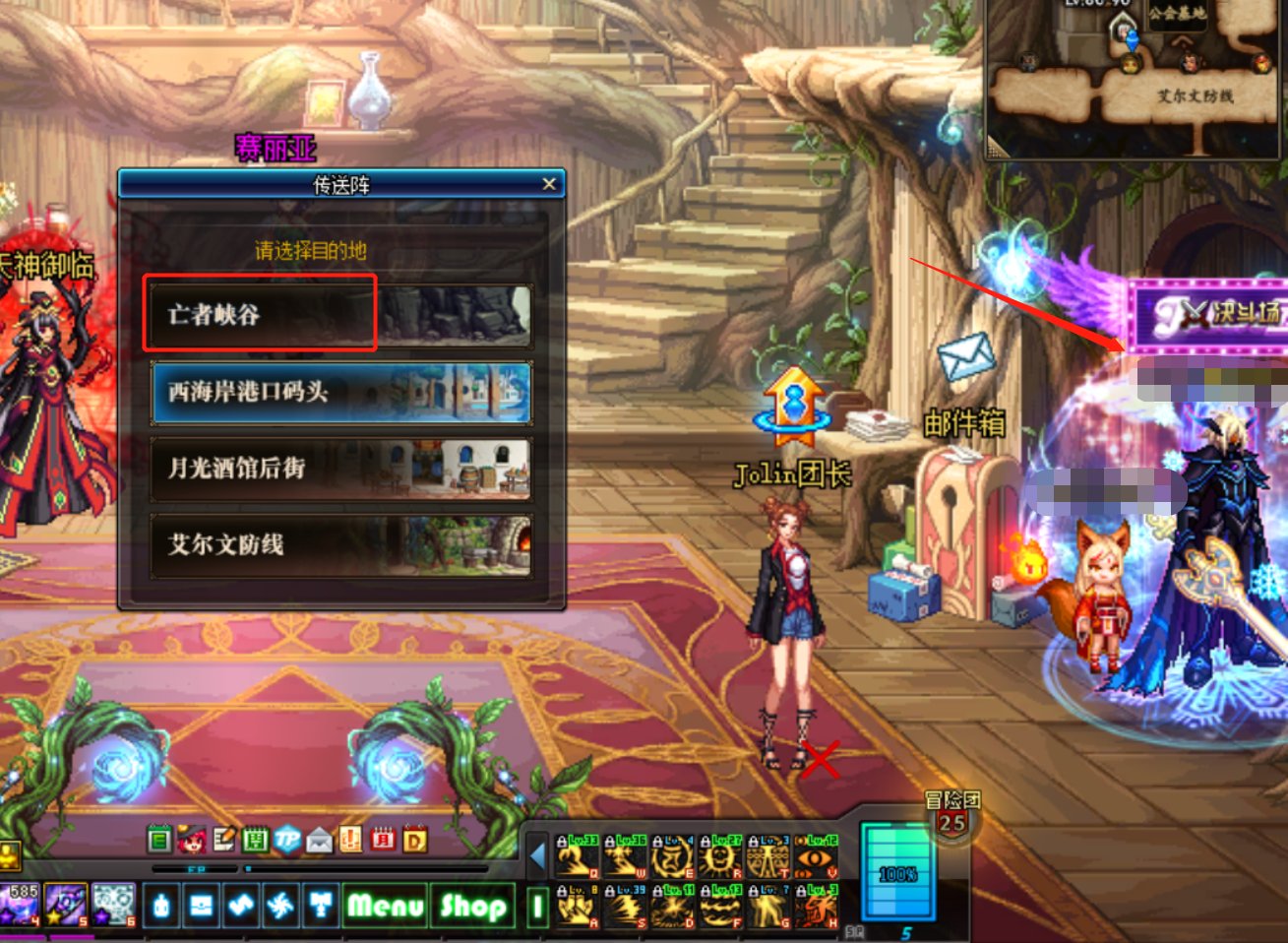Activate the eye skill on key V
1288x943 pixels.
816,856
